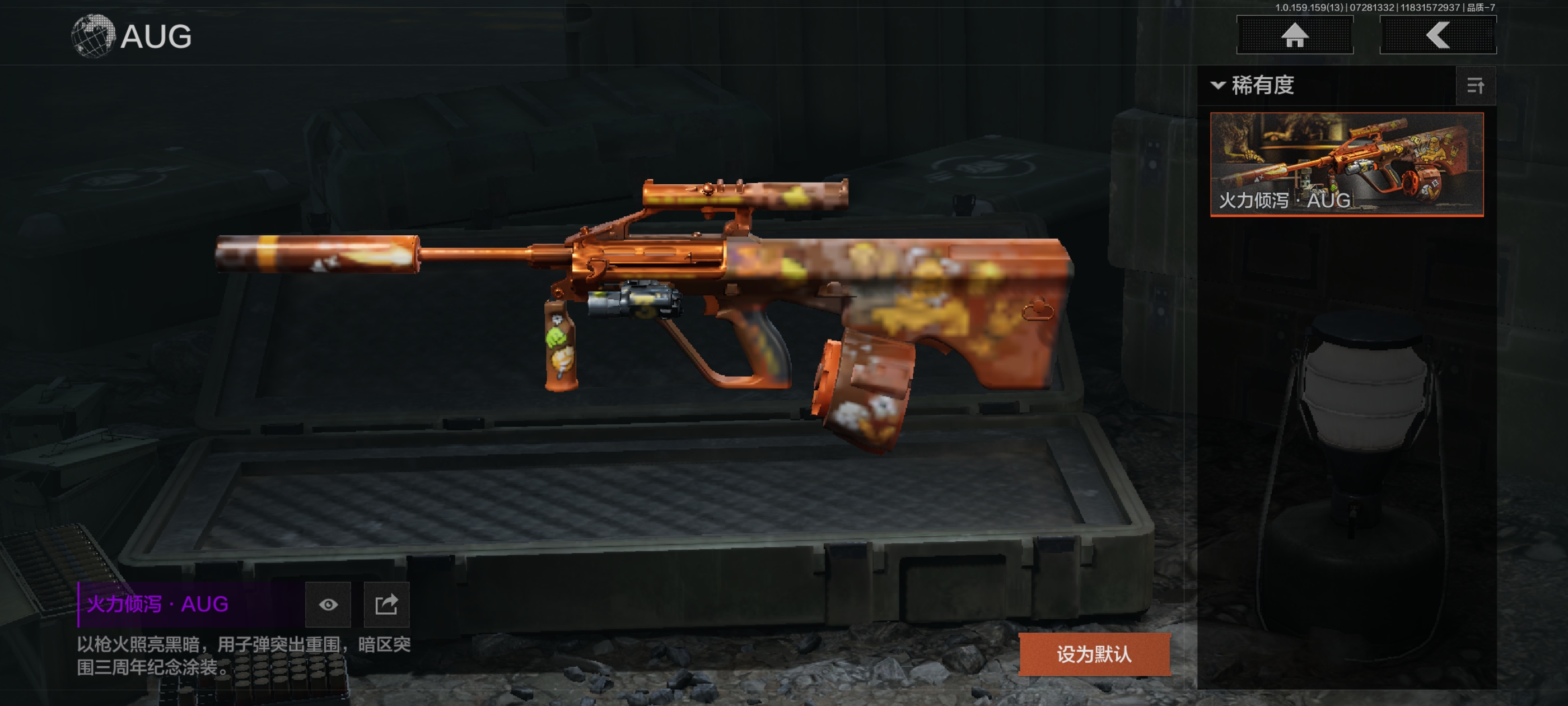1568x706 pixels.
Task: Toggle the sort order icon
Action: (1475, 86)
